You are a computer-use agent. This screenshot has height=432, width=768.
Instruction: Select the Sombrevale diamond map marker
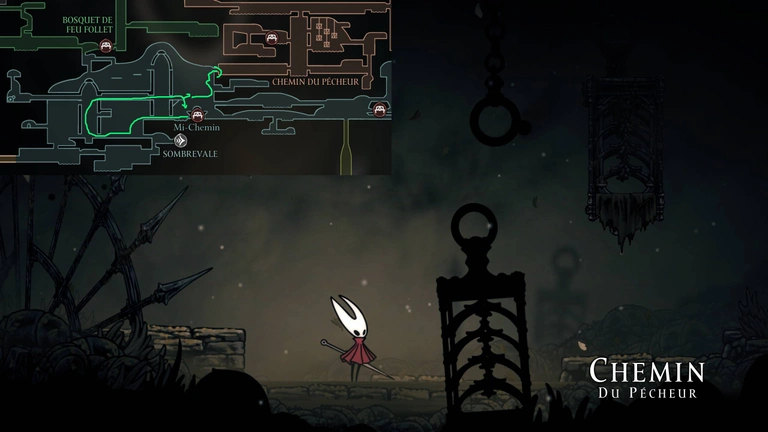point(182,141)
